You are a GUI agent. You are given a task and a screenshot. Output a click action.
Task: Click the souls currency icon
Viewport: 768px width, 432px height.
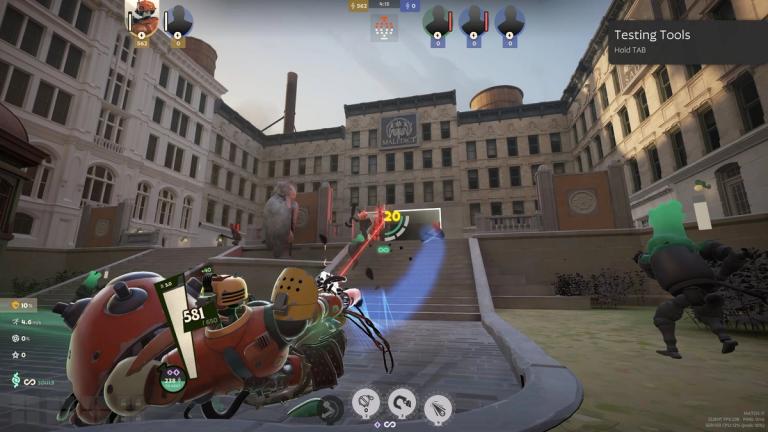click(16, 381)
